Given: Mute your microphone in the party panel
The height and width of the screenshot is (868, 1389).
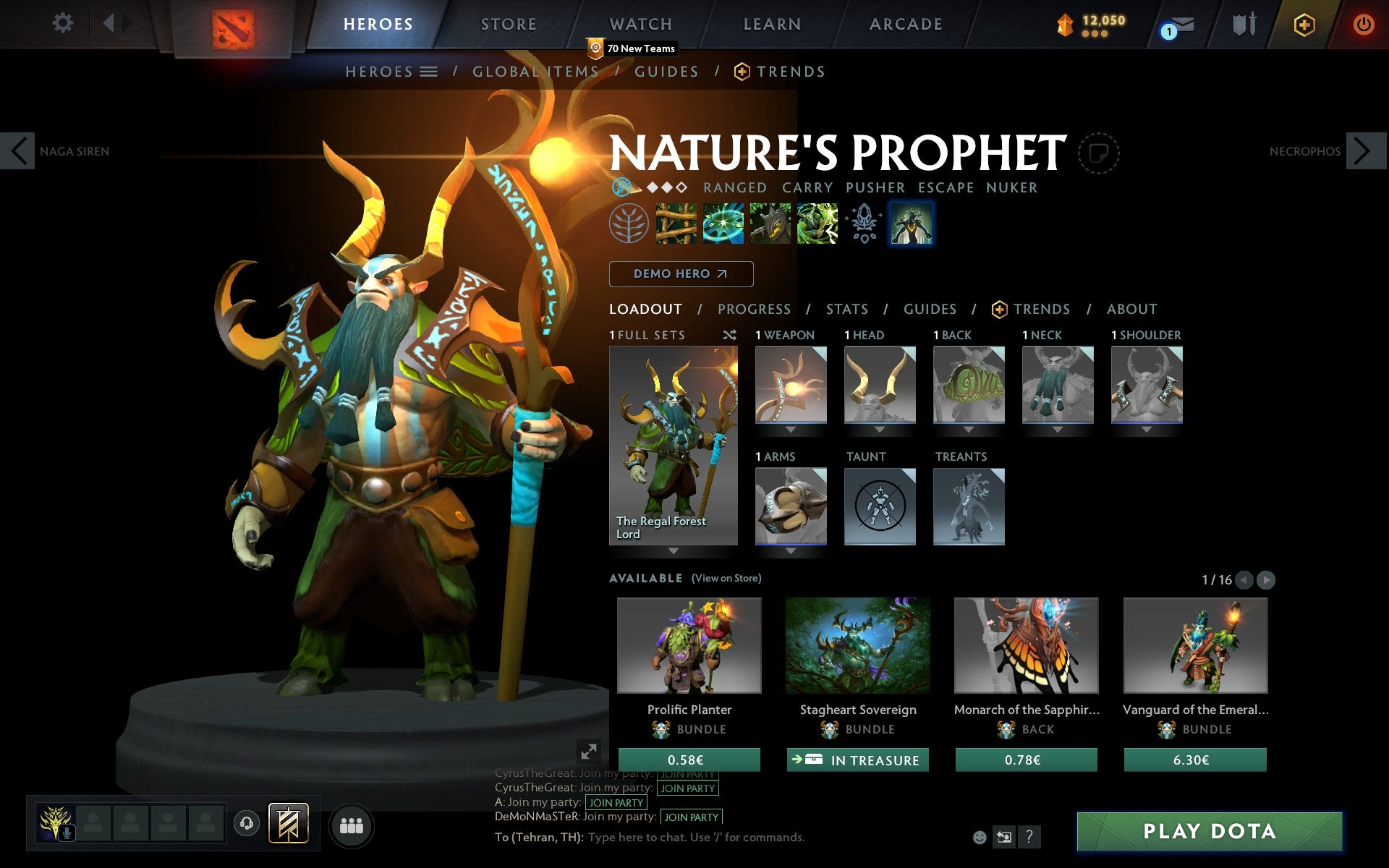Looking at the screenshot, I should (69, 830).
